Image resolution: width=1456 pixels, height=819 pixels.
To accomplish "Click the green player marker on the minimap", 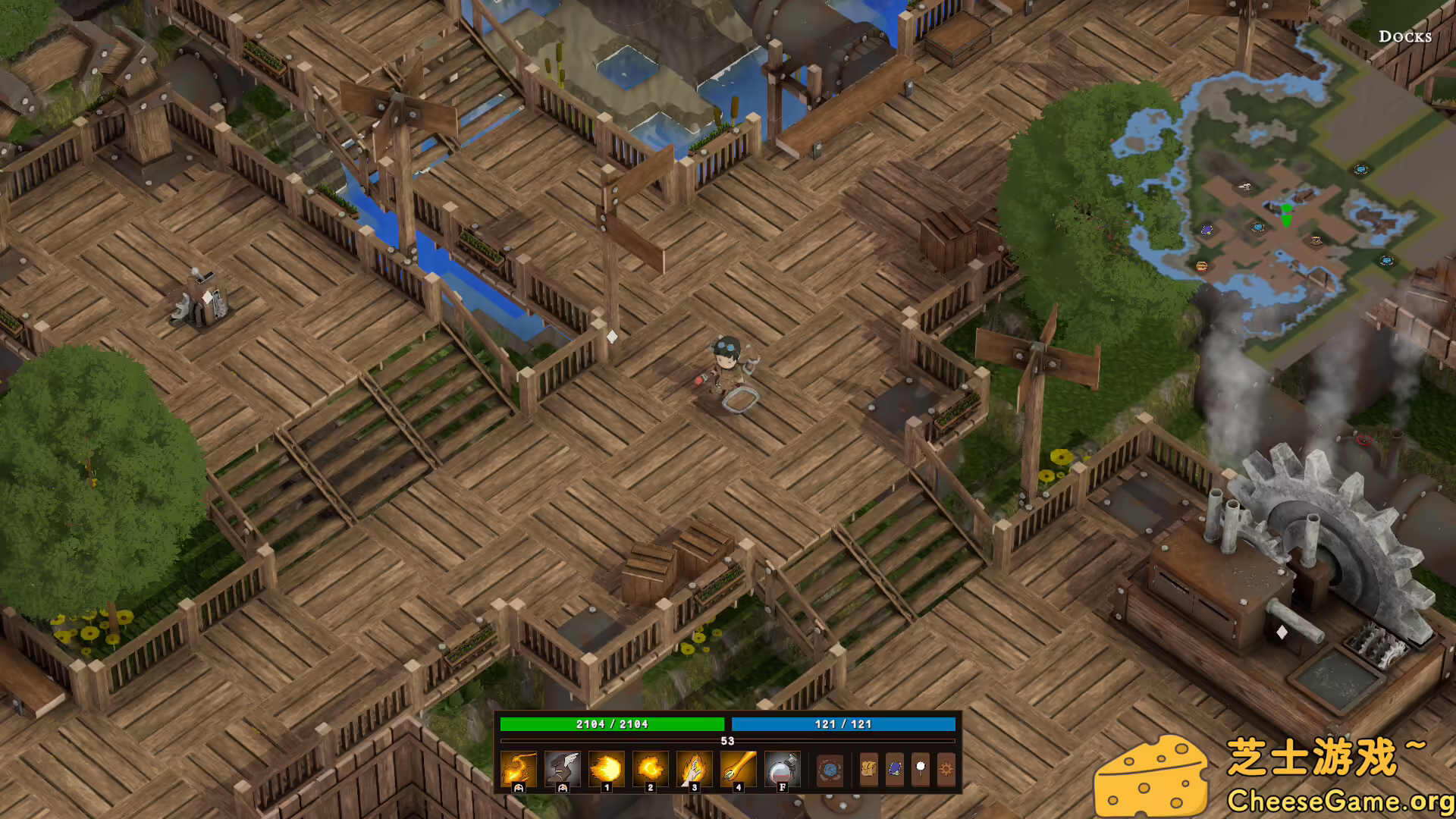I will [1286, 215].
